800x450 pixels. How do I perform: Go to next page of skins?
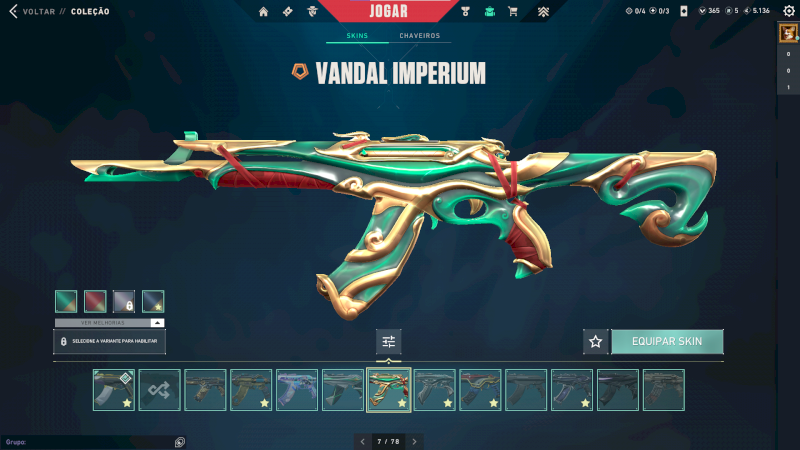tap(415, 441)
